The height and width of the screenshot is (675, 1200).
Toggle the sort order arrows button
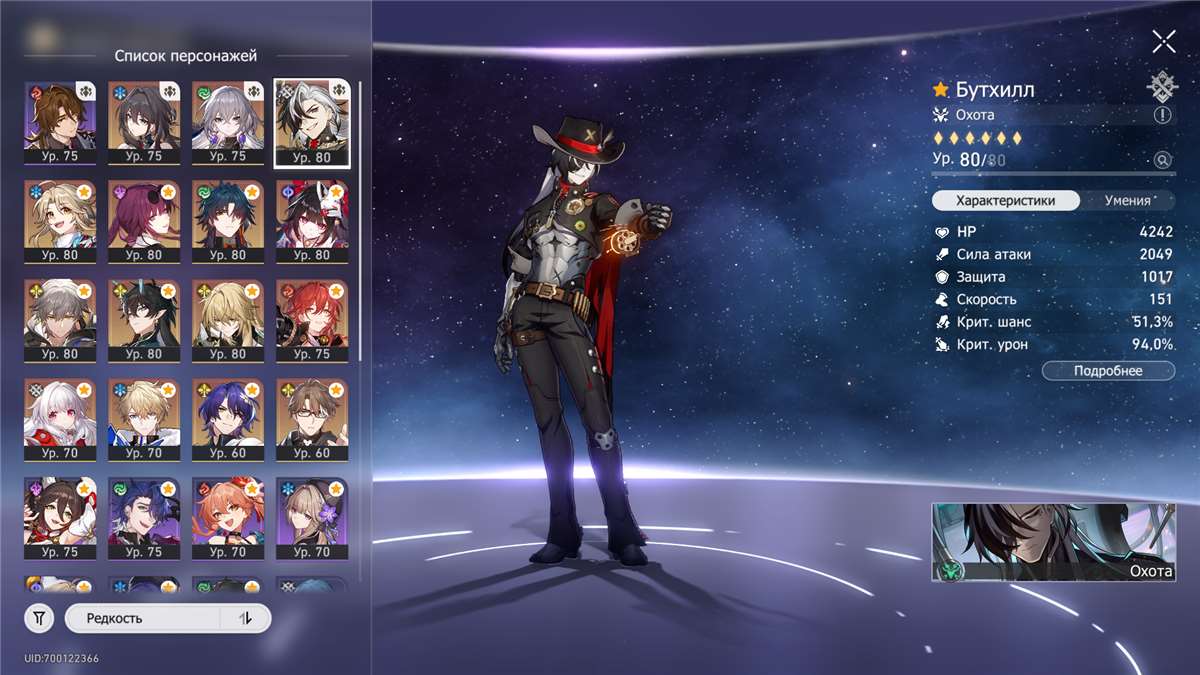pyautogui.click(x=246, y=619)
